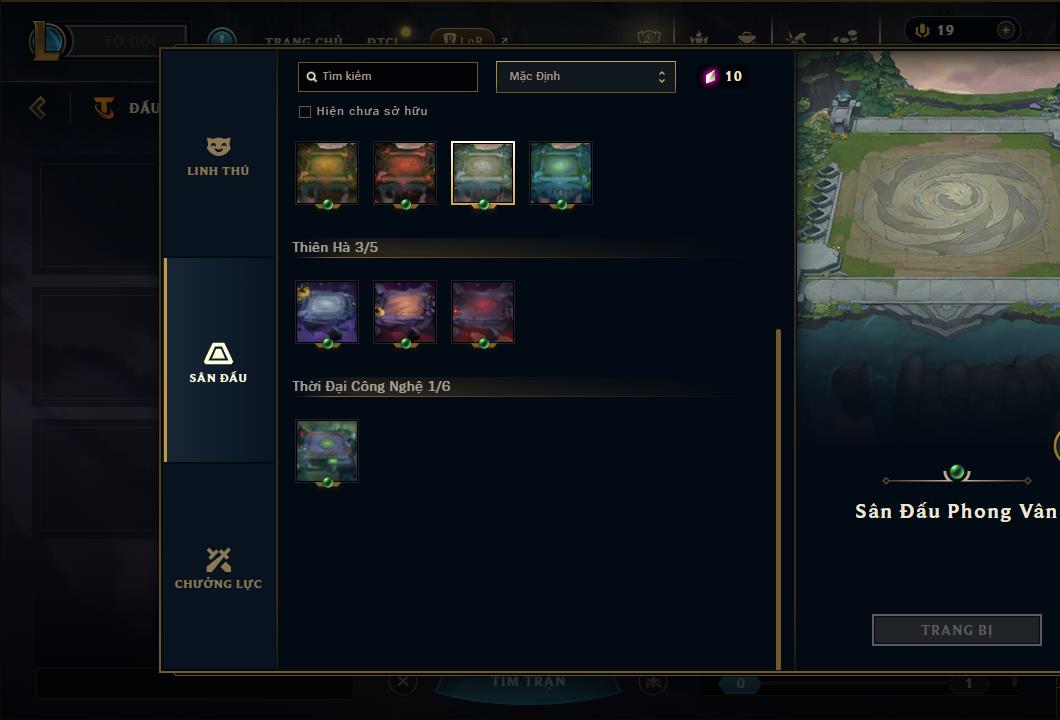The width and height of the screenshot is (1060, 720).
Task: Pick the orange Thiên Hà arena thumbnail
Action: (x=405, y=312)
